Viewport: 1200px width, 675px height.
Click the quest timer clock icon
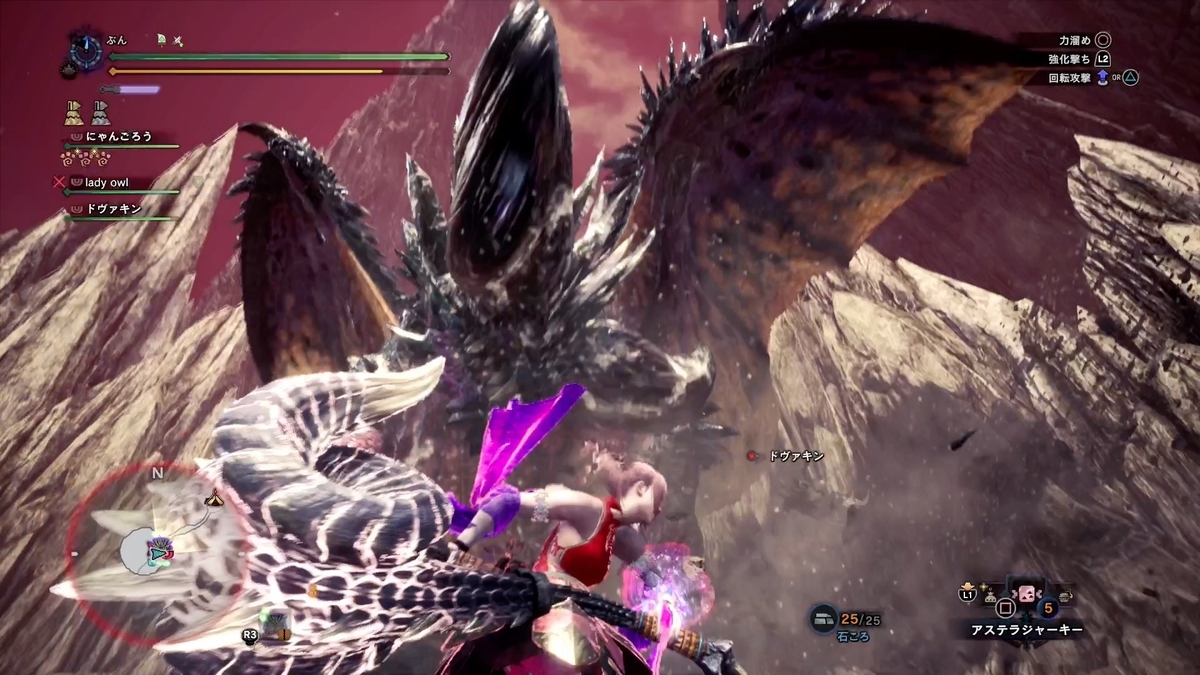[x=86, y=51]
